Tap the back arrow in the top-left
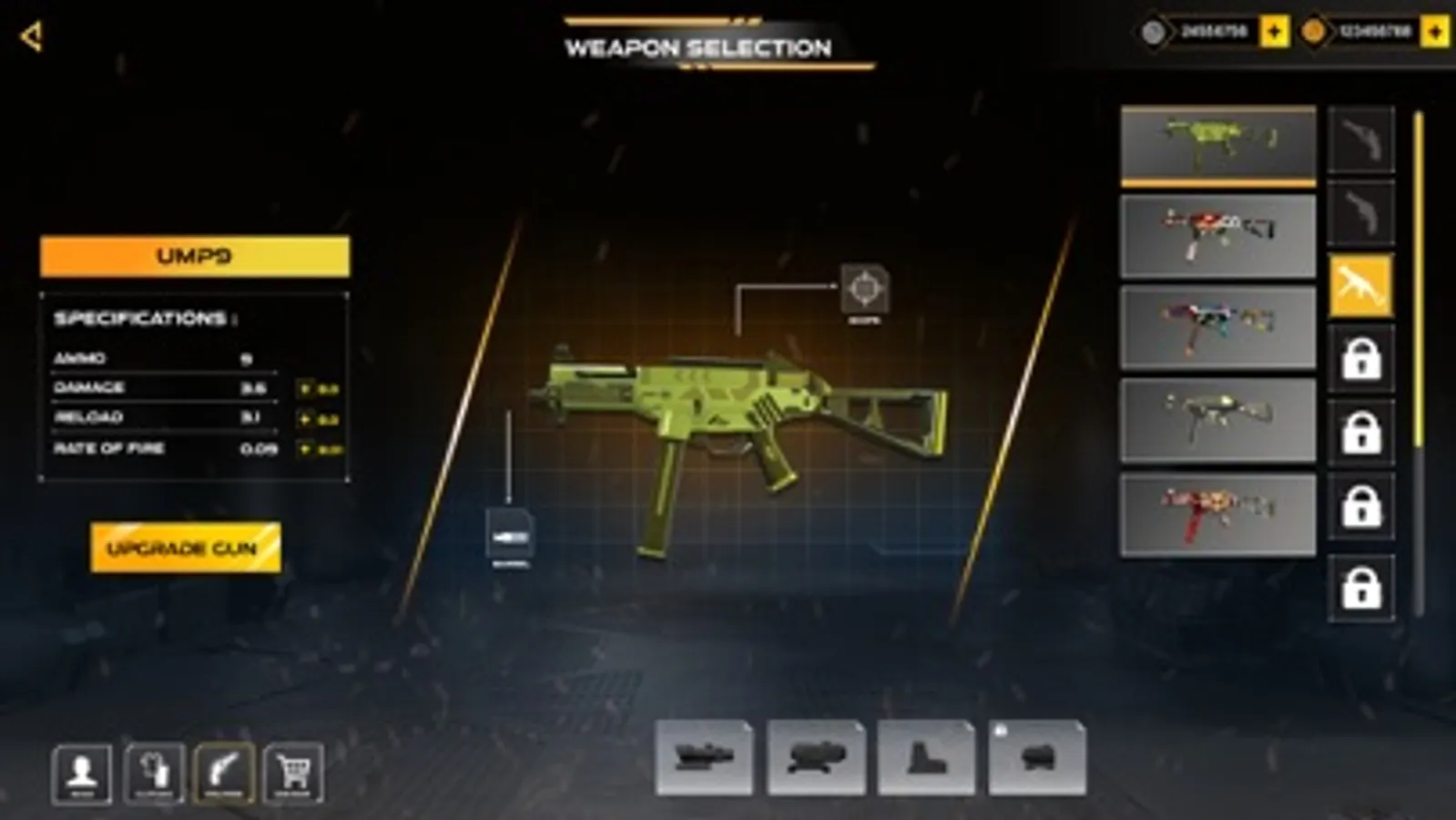The width and height of the screenshot is (1456, 820). click(30, 36)
